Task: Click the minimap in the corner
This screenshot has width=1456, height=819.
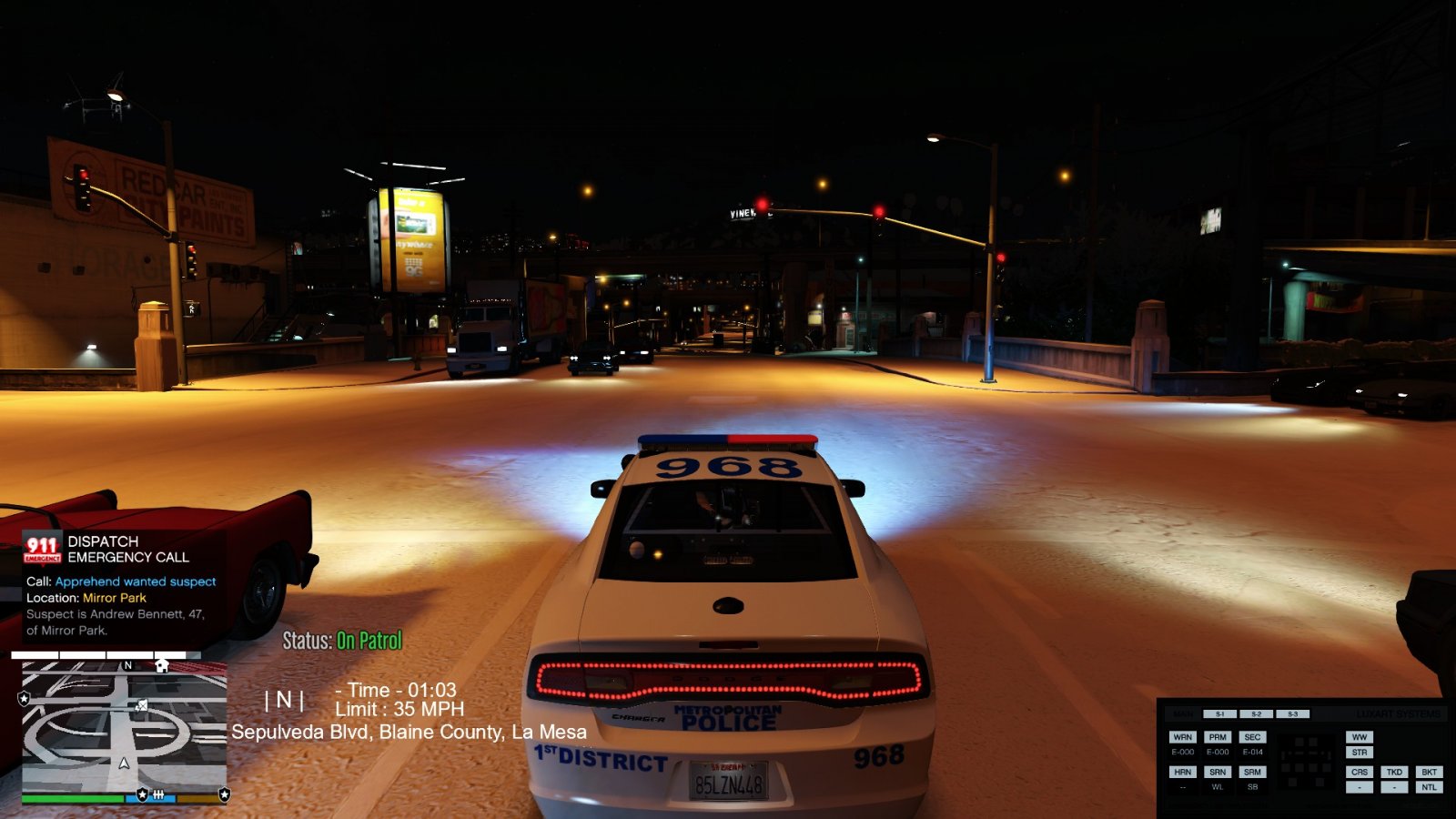Action: (x=124, y=728)
